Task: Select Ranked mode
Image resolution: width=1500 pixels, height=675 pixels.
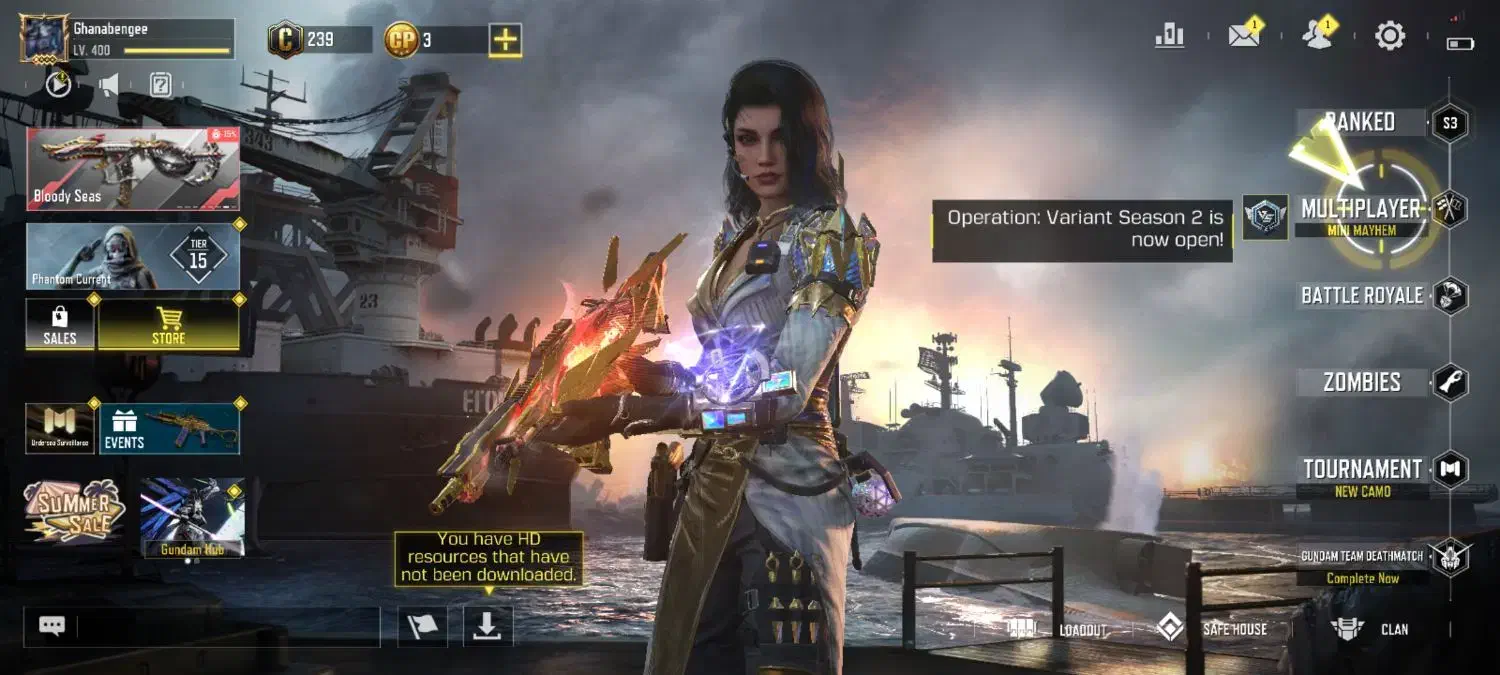Action: coord(1360,122)
